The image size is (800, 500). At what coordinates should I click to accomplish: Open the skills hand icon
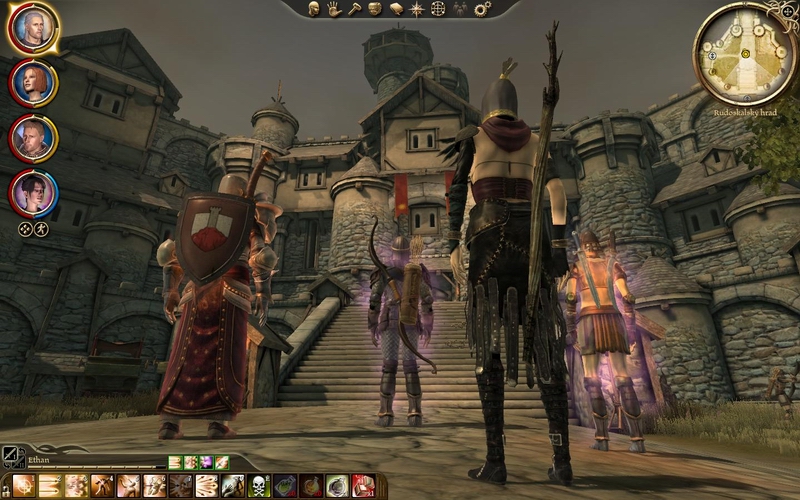(332, 9)
